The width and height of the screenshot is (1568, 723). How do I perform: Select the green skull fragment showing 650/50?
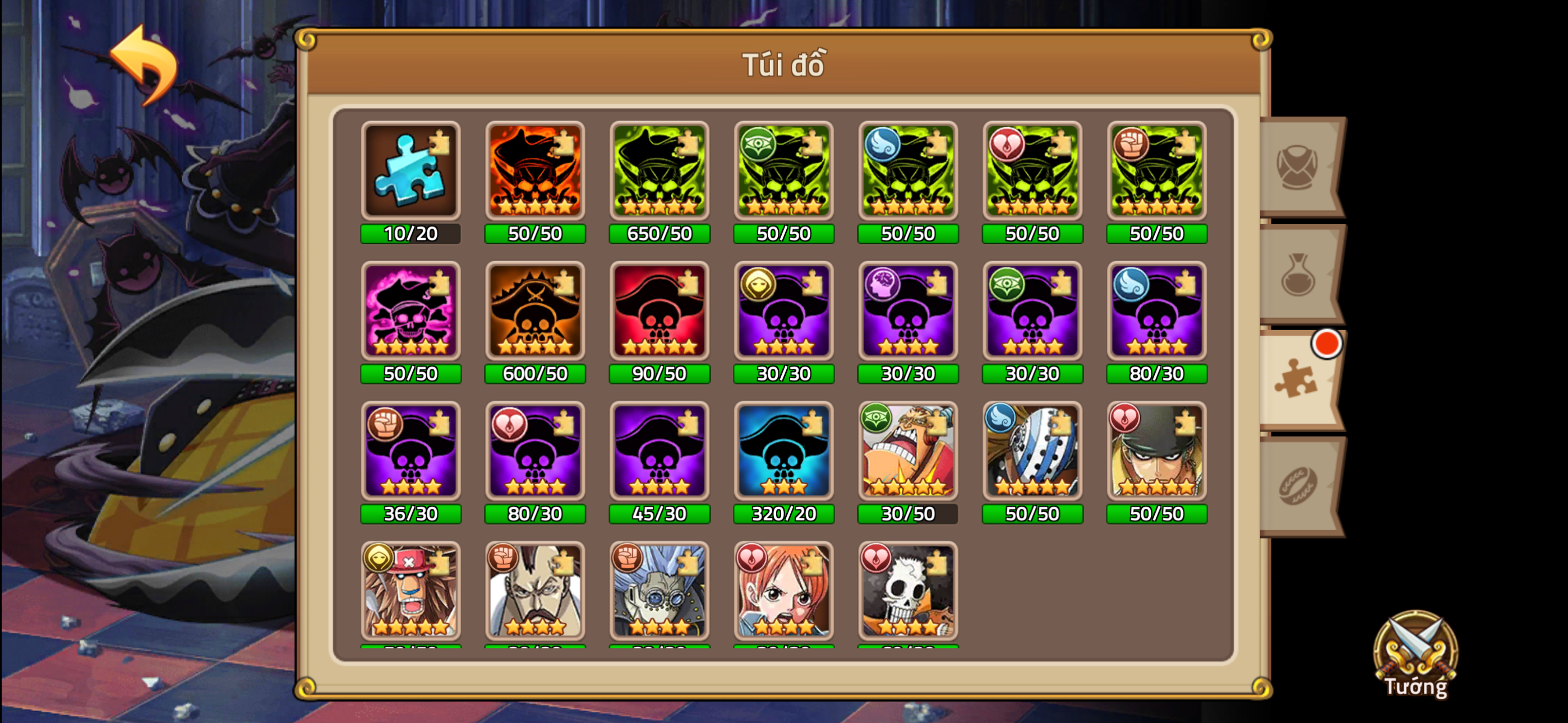(x=659, y=172)
